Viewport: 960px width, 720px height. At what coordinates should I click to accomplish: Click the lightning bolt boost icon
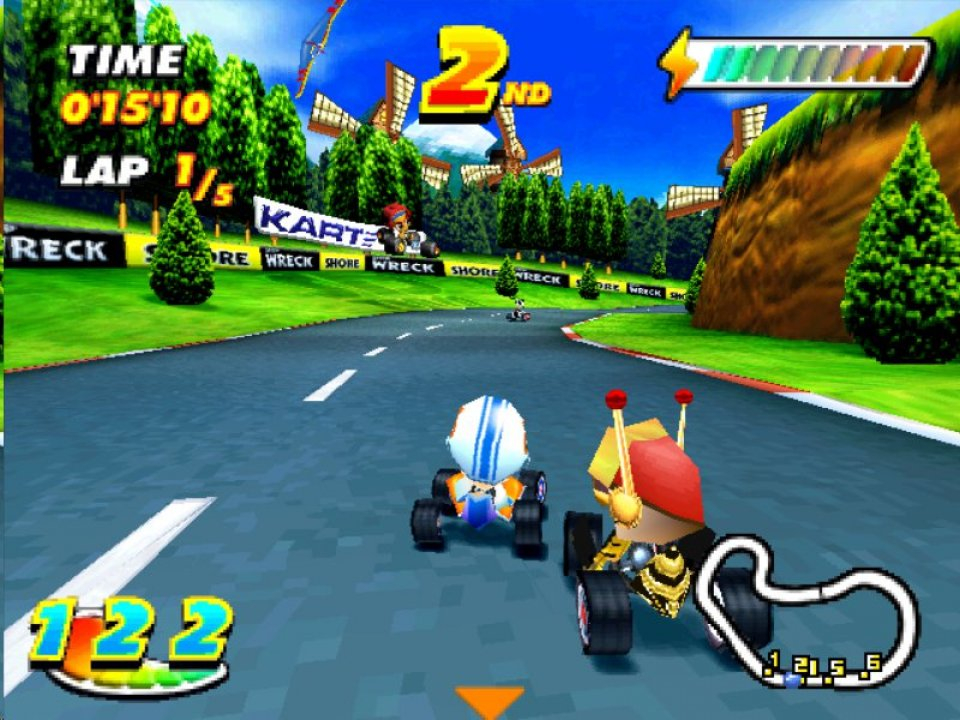click(x=680, y=62)
